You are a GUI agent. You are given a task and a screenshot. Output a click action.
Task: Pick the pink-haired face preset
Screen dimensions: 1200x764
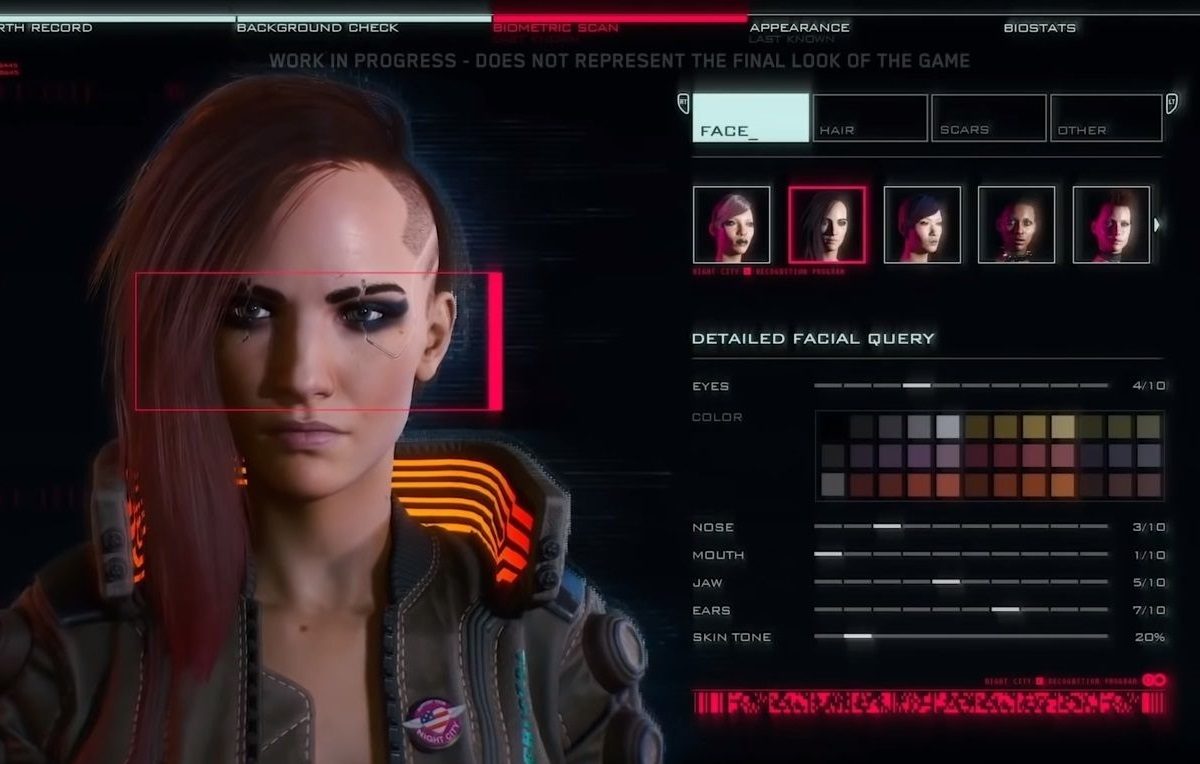click(x=731, y=224)
